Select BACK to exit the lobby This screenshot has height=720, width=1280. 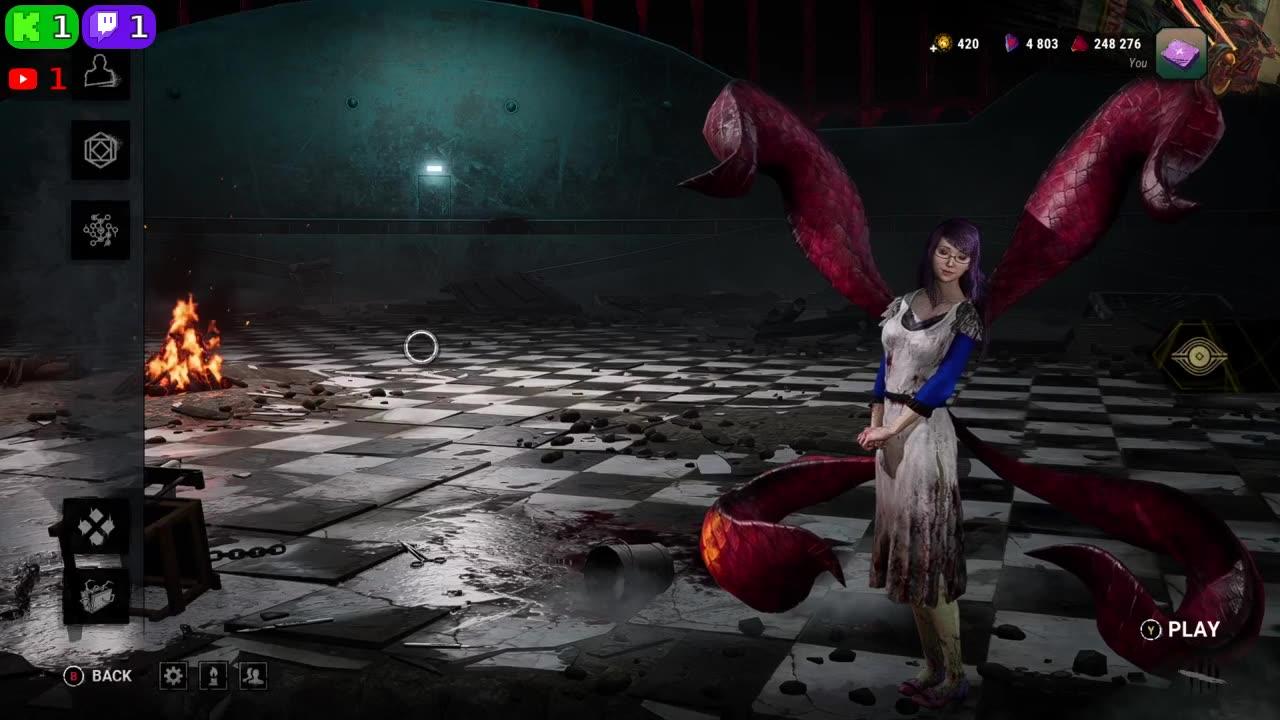[95, 676]
